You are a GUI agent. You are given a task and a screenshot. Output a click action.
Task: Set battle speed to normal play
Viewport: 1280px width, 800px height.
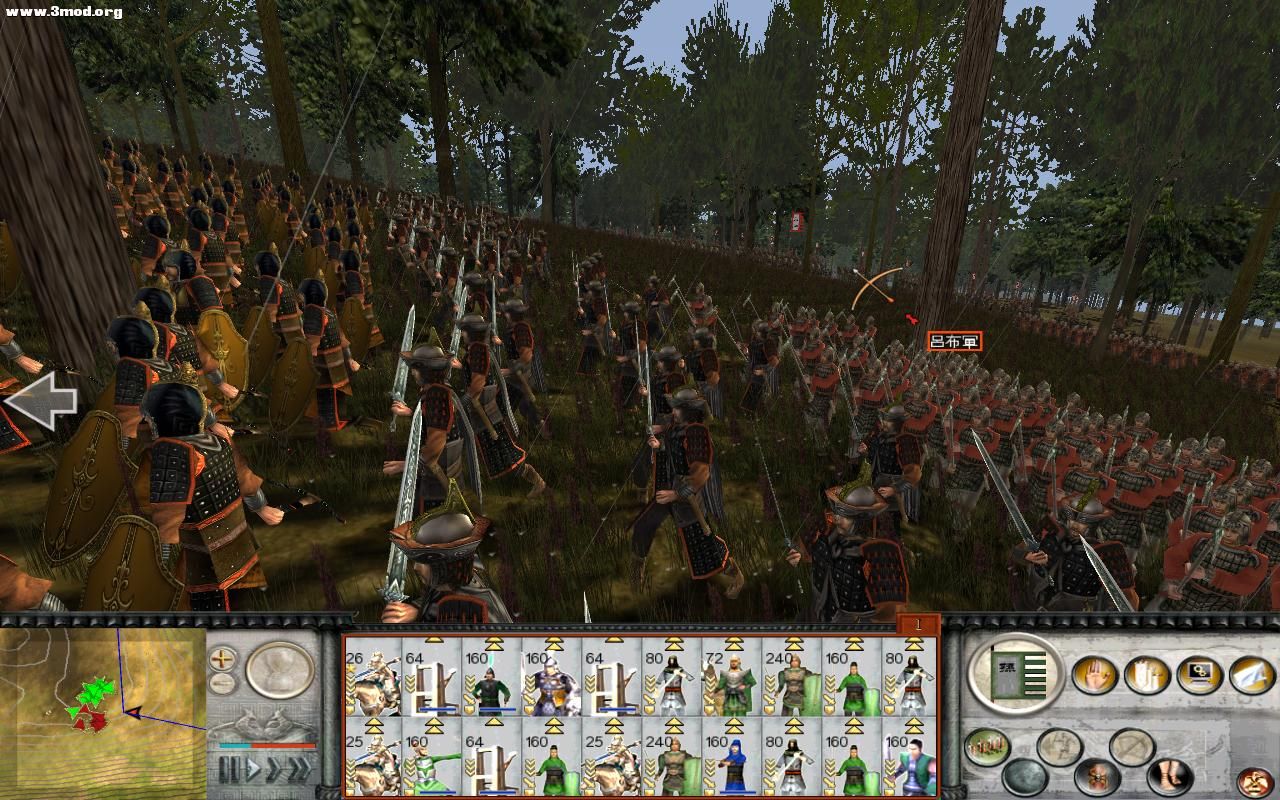(254, 771)
